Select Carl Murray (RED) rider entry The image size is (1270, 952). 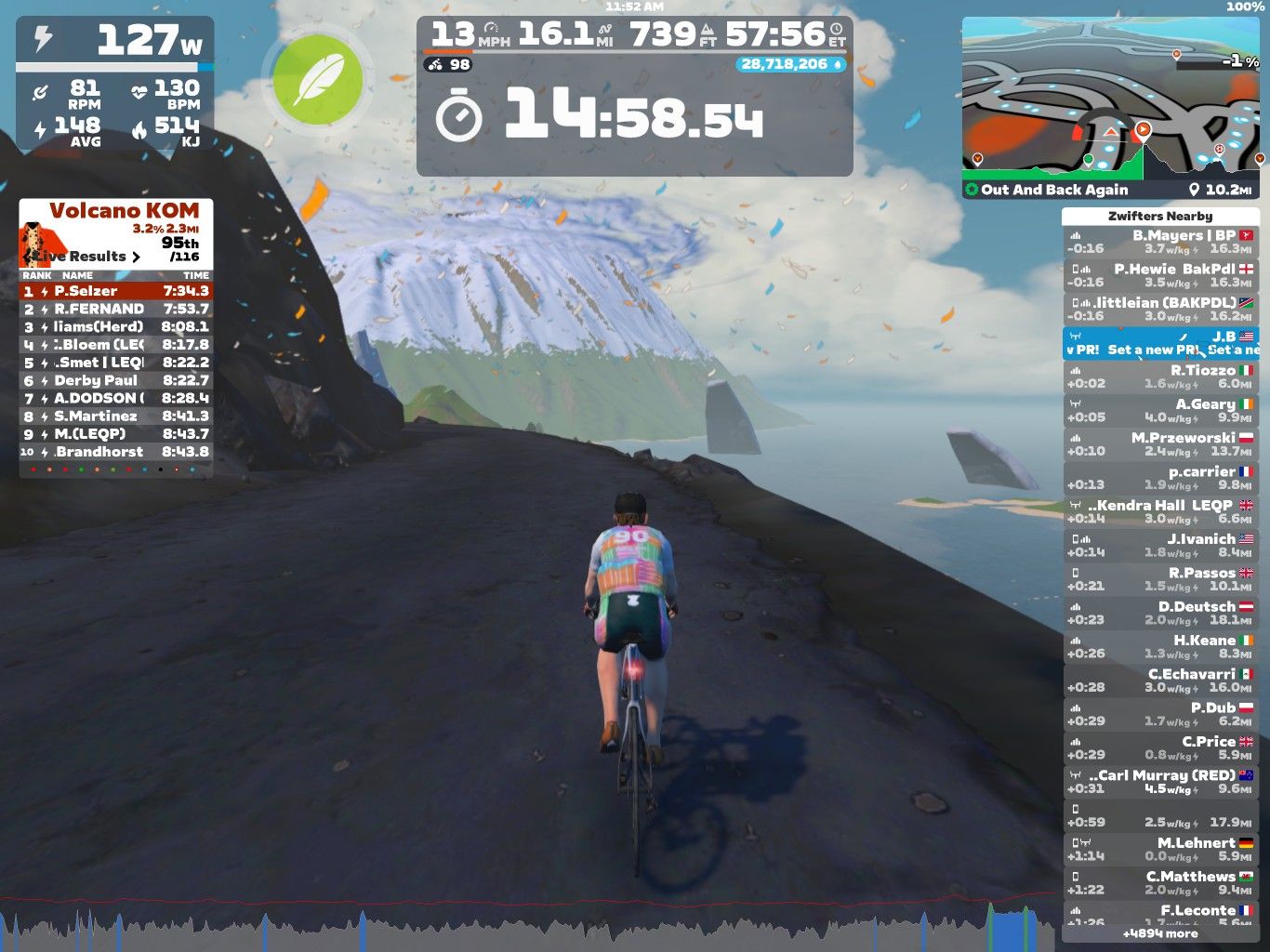coord(1160,782)
